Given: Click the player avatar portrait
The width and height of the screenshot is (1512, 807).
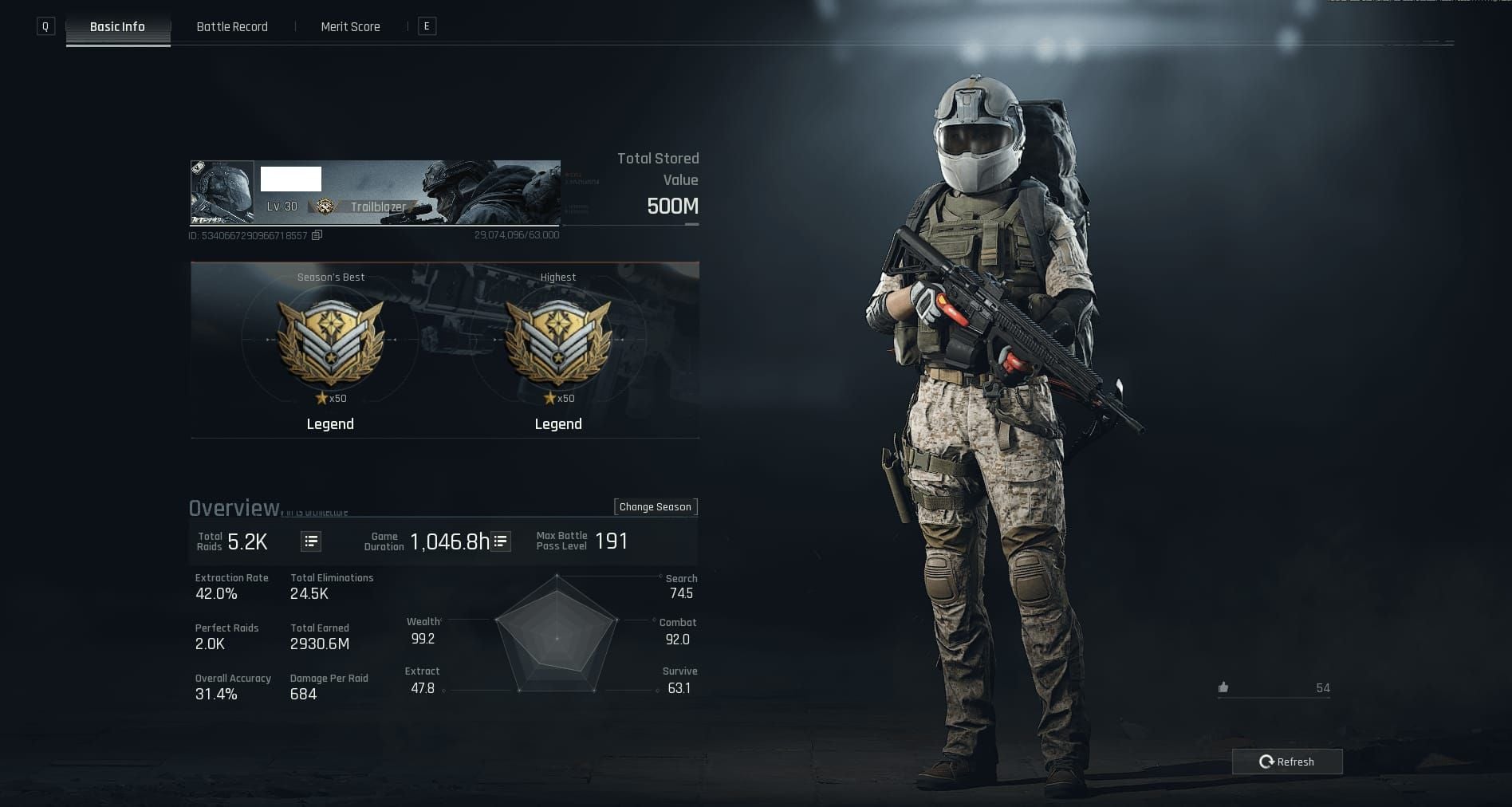Looking at the screenshot, I should [222, 193].
